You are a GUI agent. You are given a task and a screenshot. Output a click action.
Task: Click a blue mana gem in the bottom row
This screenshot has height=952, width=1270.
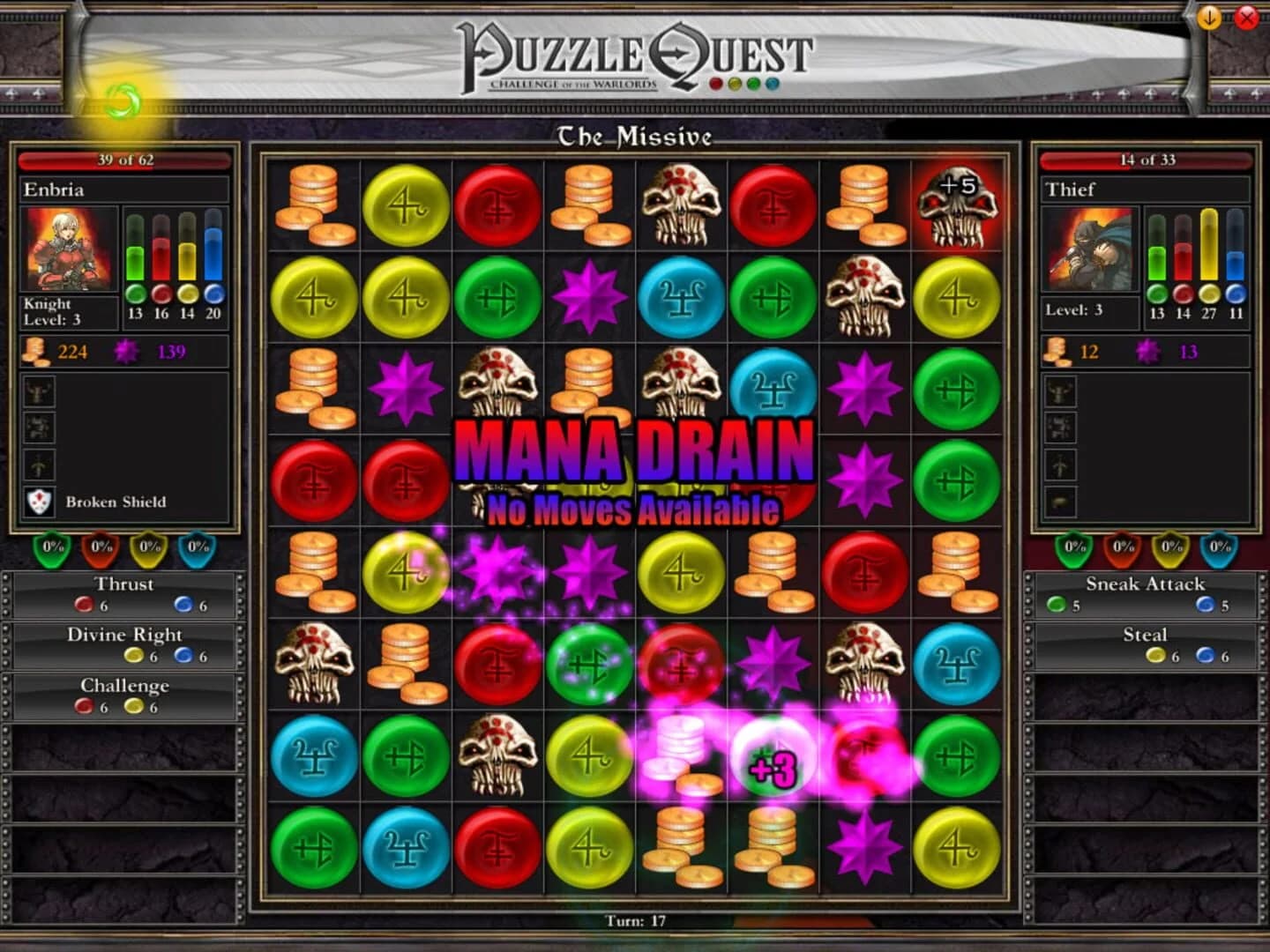(x=405, y=851)
